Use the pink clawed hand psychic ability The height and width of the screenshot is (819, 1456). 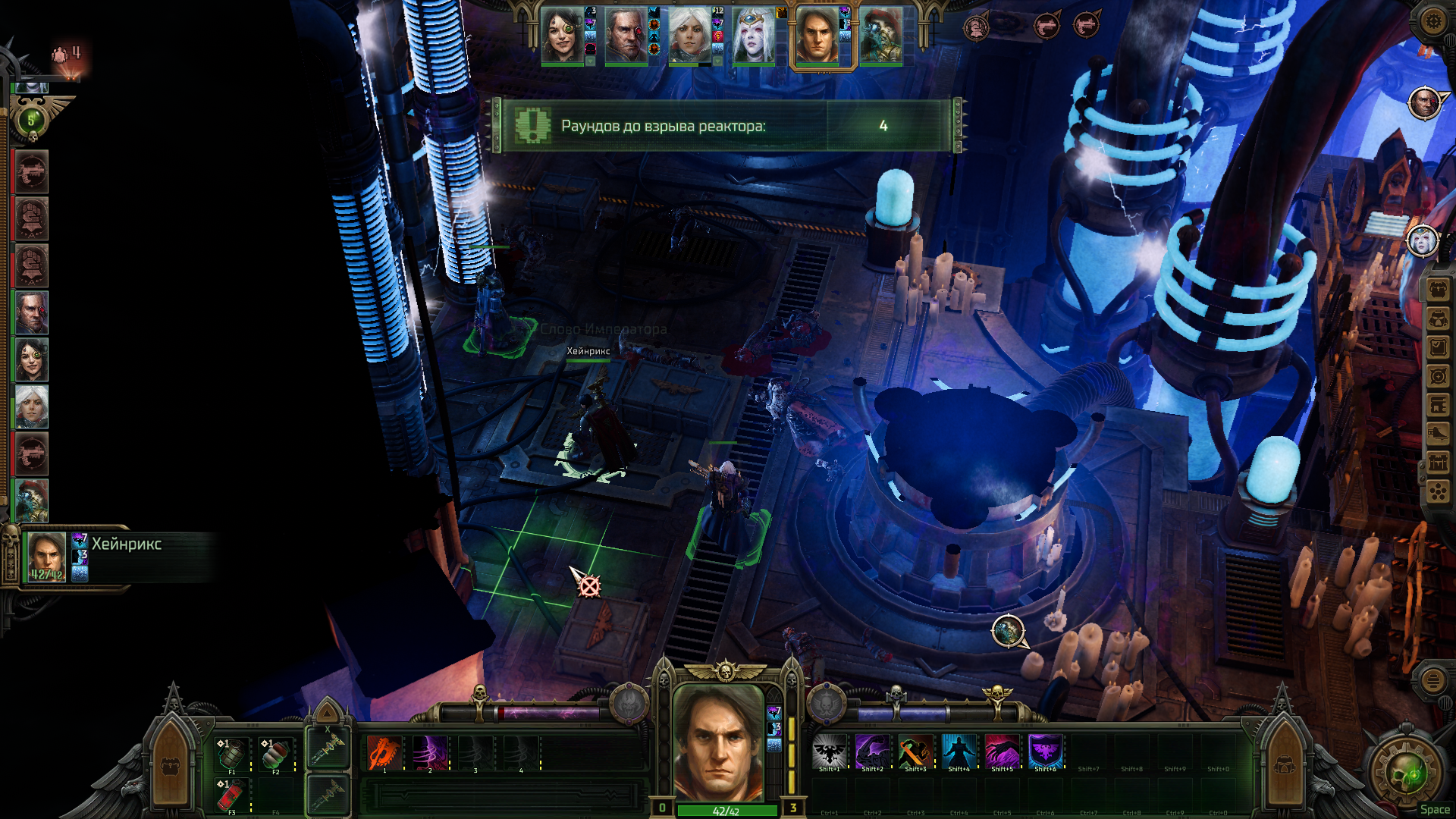(1002, 752)
